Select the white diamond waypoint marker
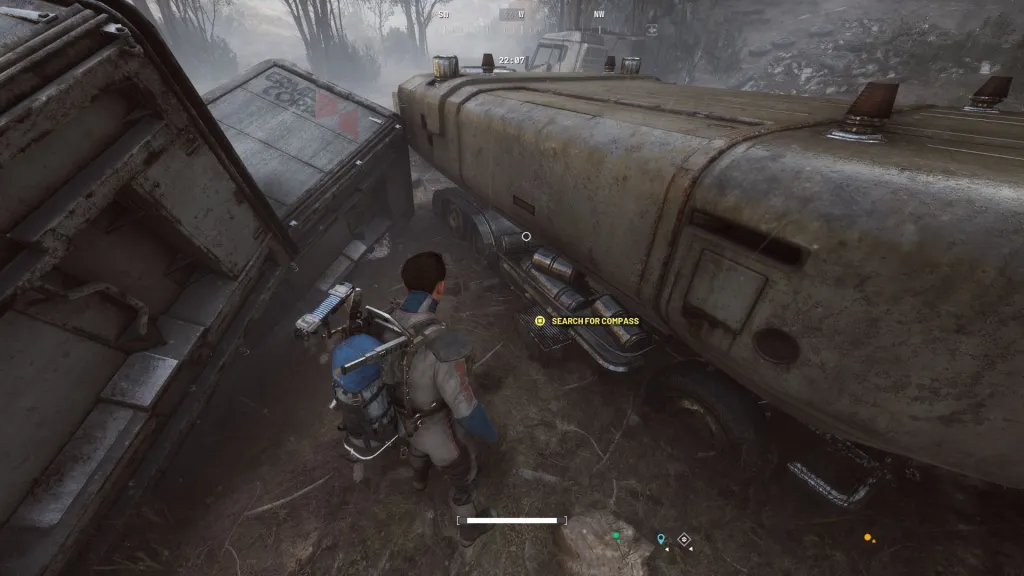This screenshot has height=576, width=1024. tap(685, 539)
